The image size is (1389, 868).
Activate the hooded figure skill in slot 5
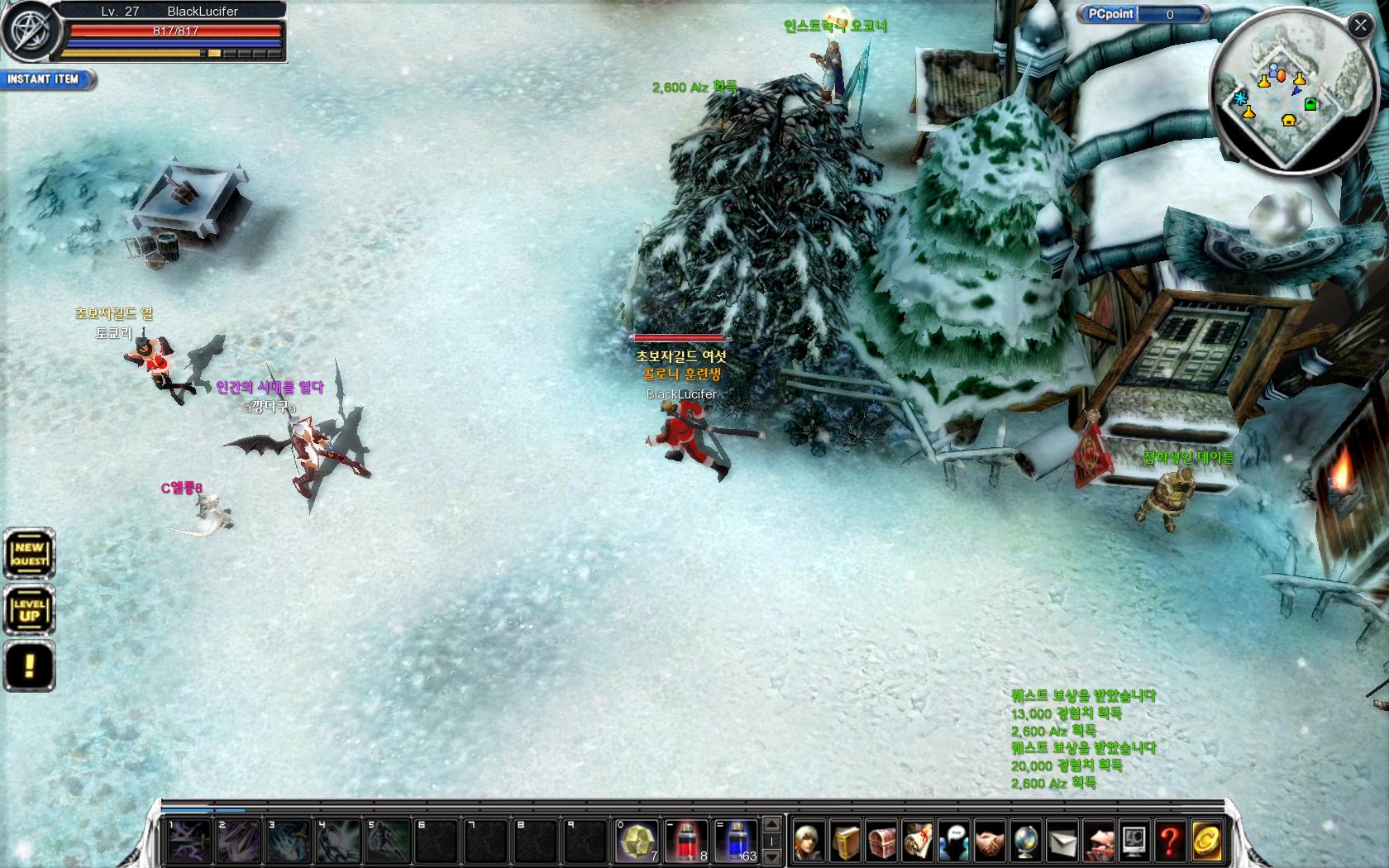387,841
